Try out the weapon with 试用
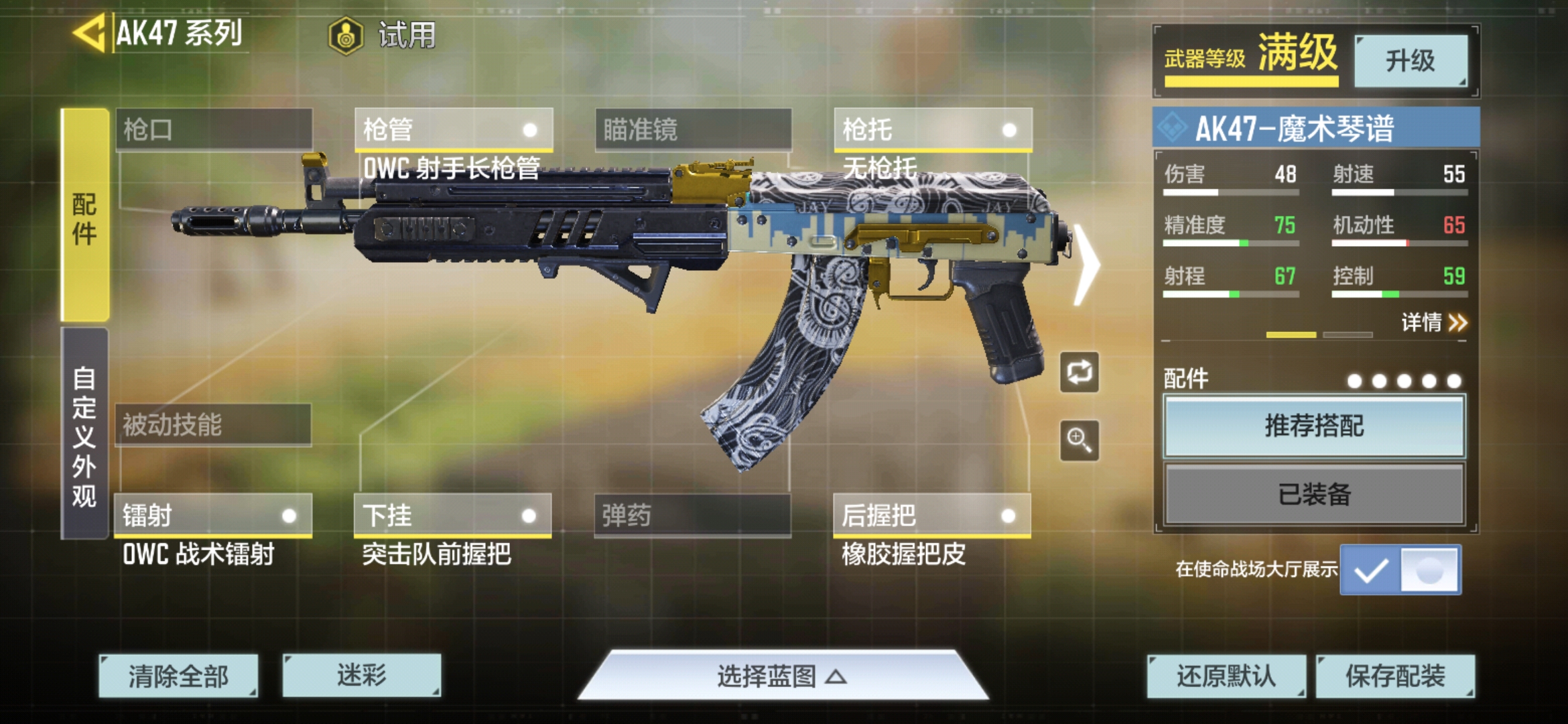This screenshot has width=1568, height=724. [383, 35]
